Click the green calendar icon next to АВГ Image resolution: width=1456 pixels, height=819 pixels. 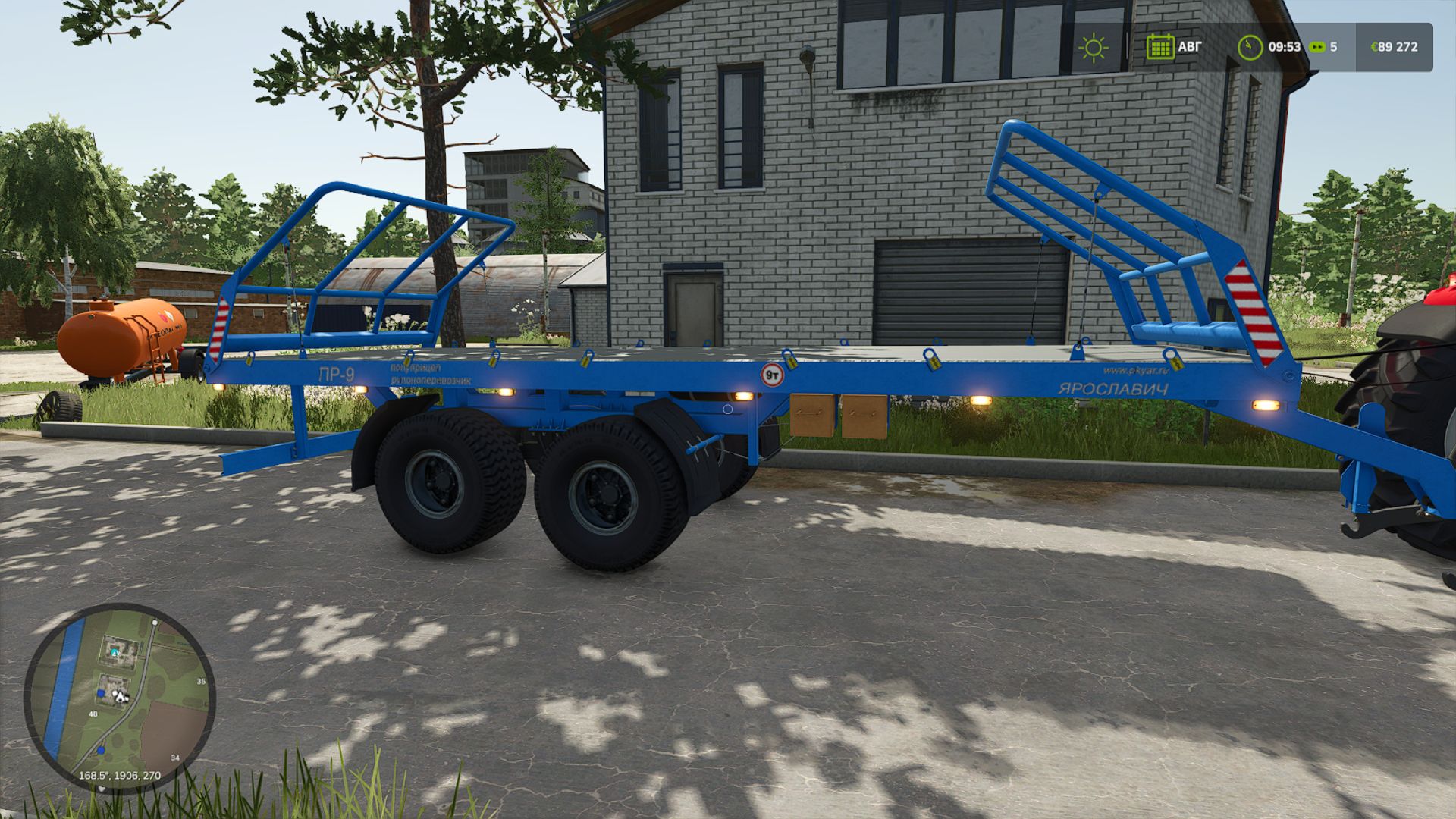1160,47
